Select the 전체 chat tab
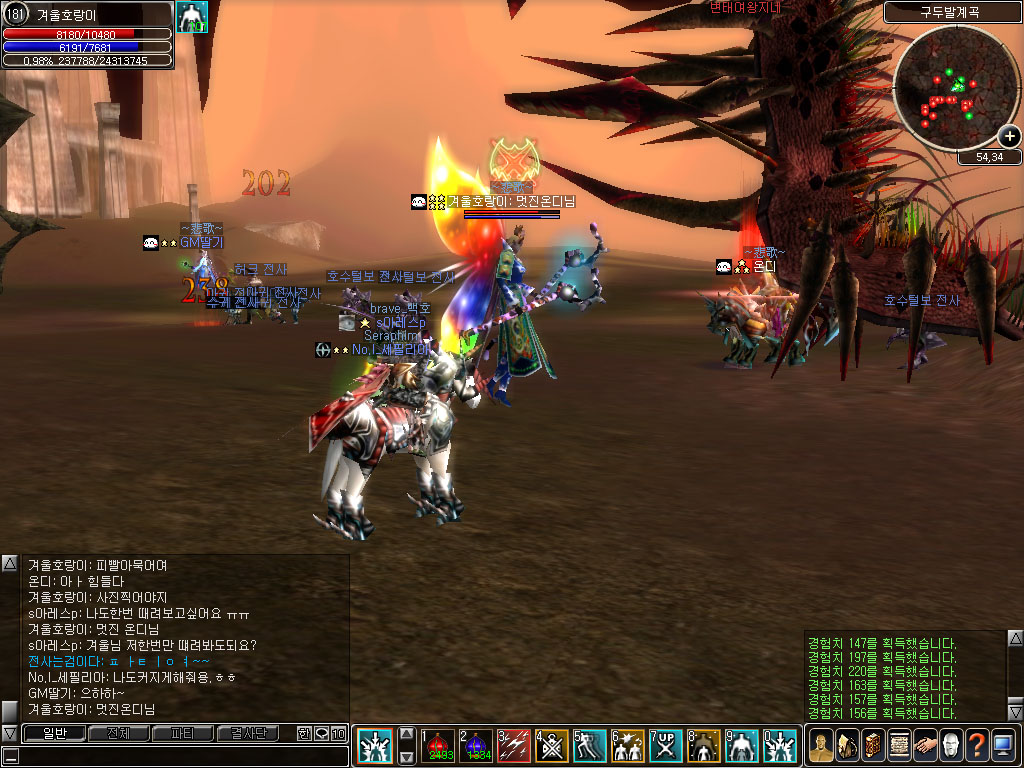 (118, 733)
